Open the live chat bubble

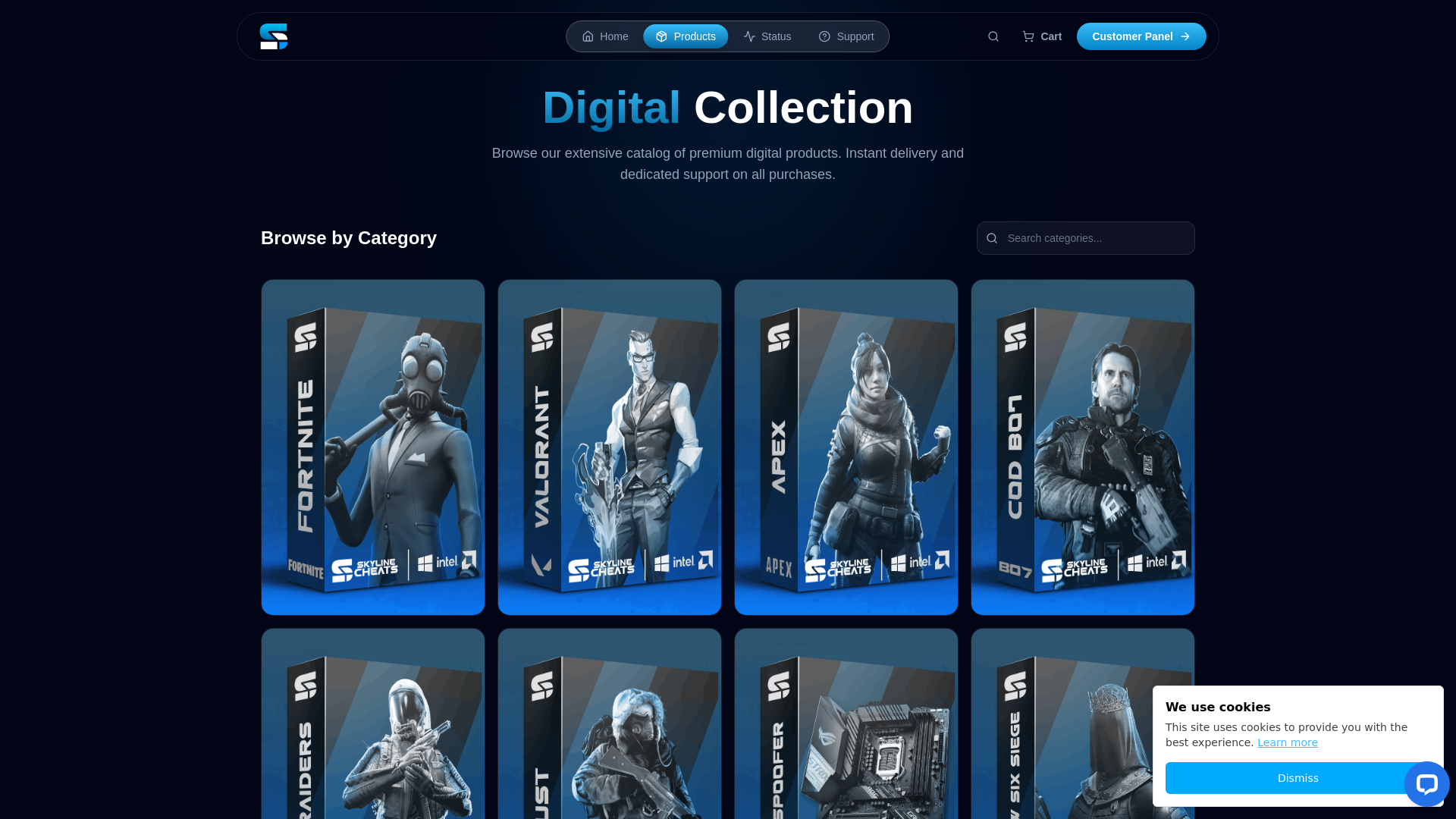[1426, 784]
